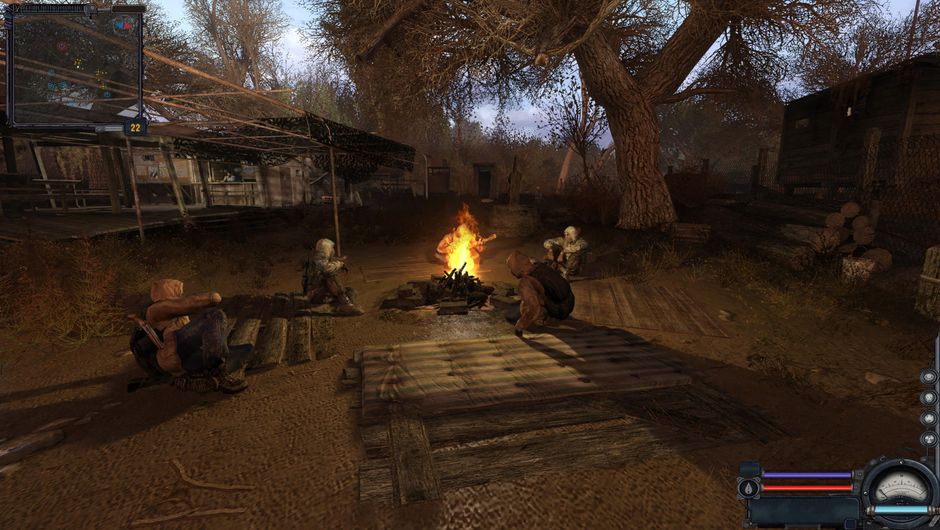Select the red circular marker on the minimap
The image size is (940, 530).
tap(62, 46)
